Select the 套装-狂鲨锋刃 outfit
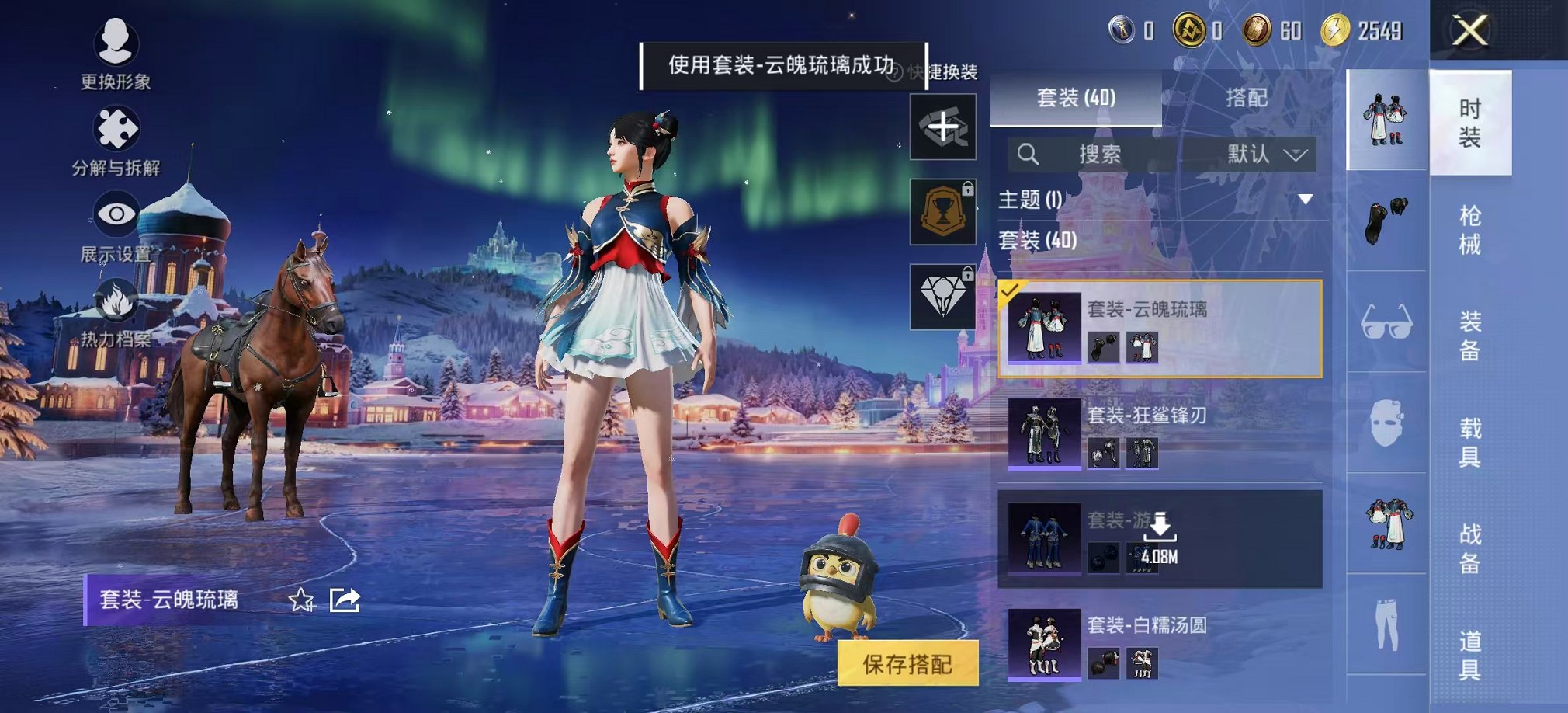 coord(1160,433)
